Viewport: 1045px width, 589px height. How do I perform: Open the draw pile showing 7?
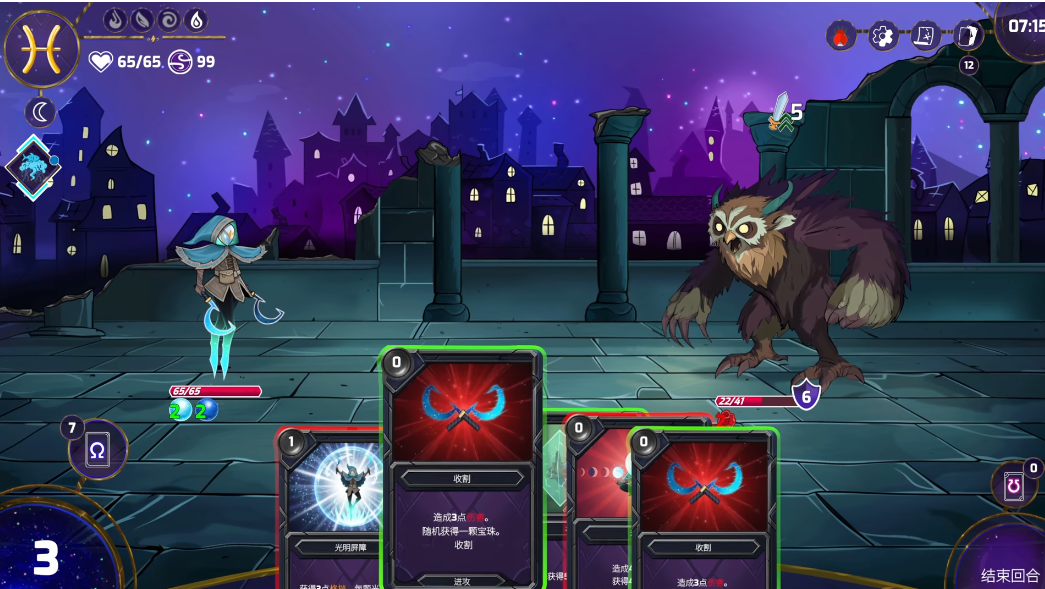point(98,449)
